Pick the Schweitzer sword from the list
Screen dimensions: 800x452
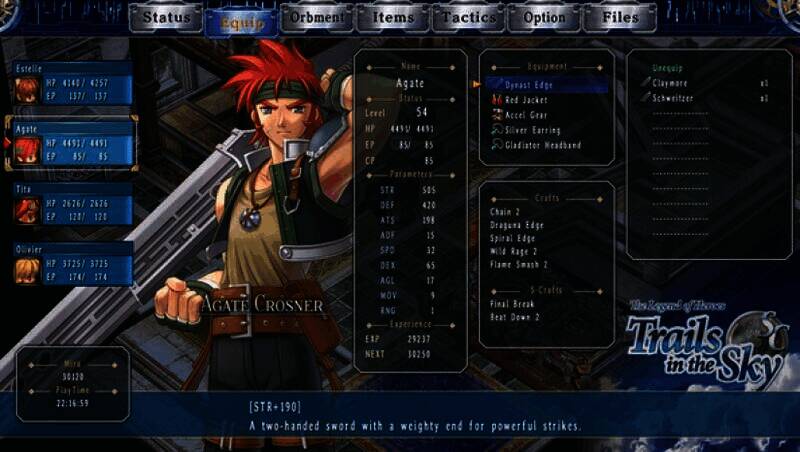[674, 98]
